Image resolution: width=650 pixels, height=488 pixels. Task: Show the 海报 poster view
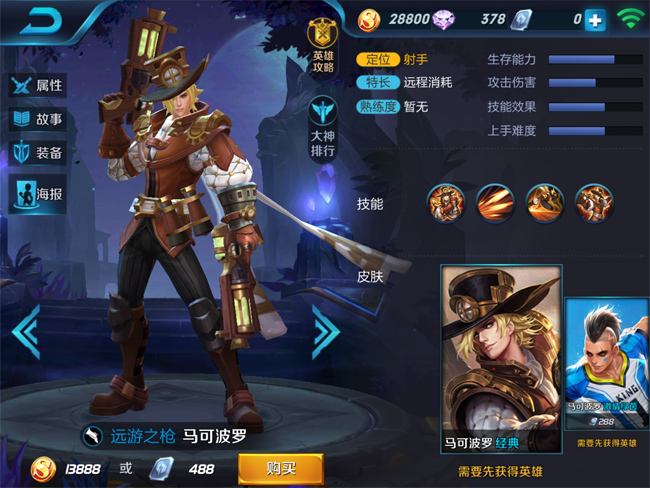tap(37, 193)
